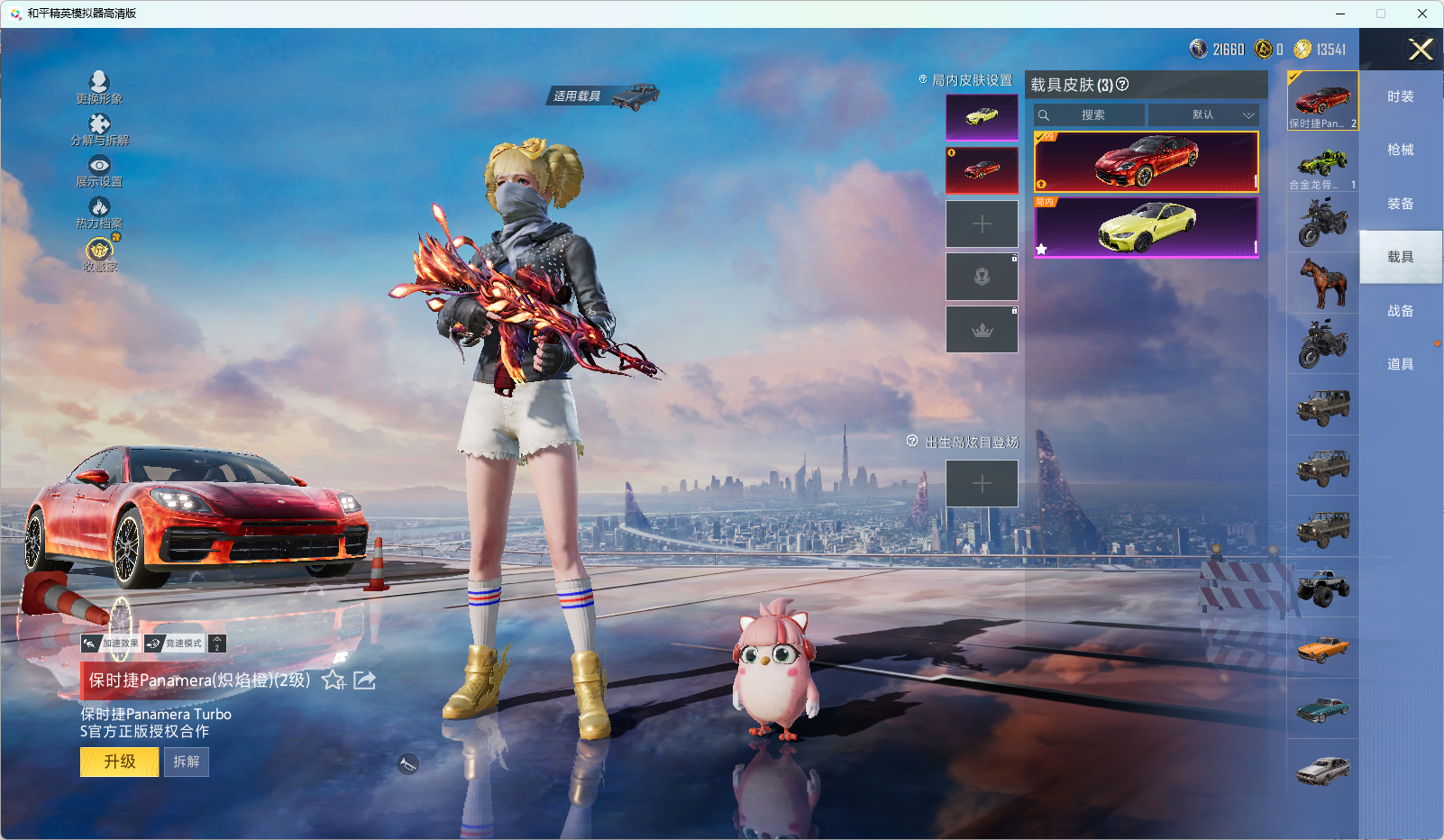
Task: Click the 升级 upgrade button
Action: coord(119,762)
